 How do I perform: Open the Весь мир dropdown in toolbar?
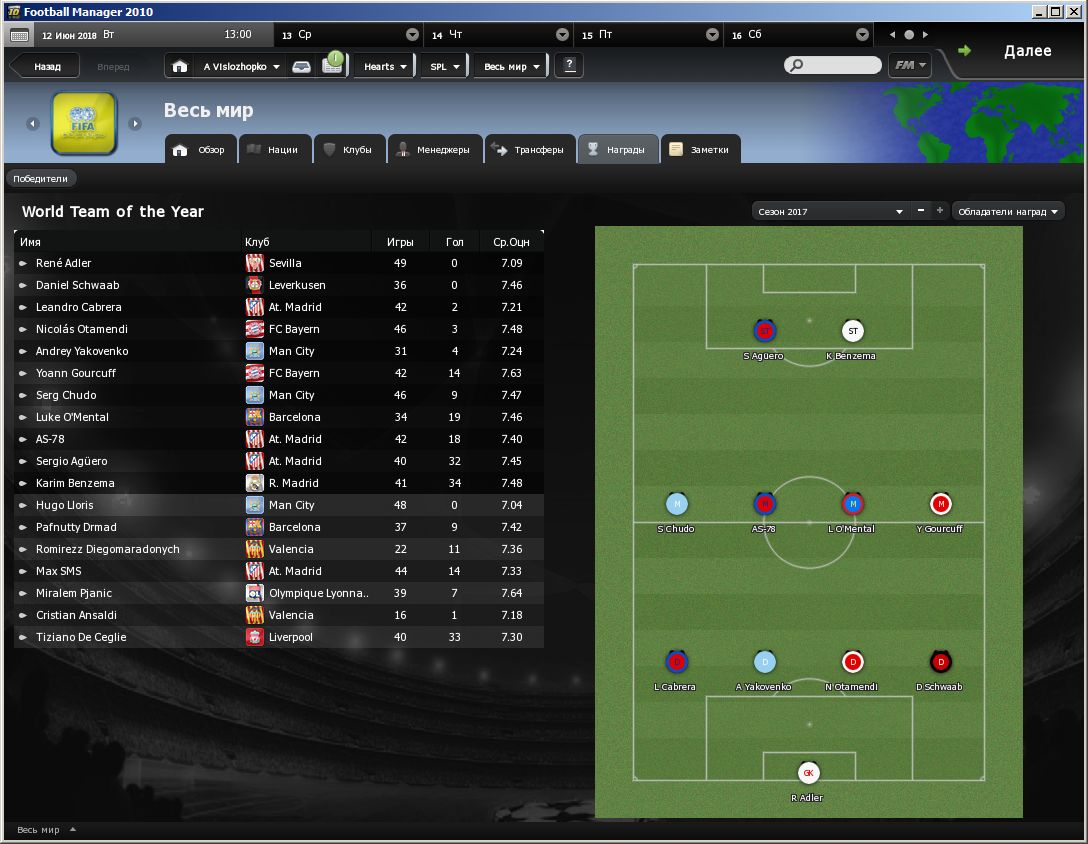(511, 67)
